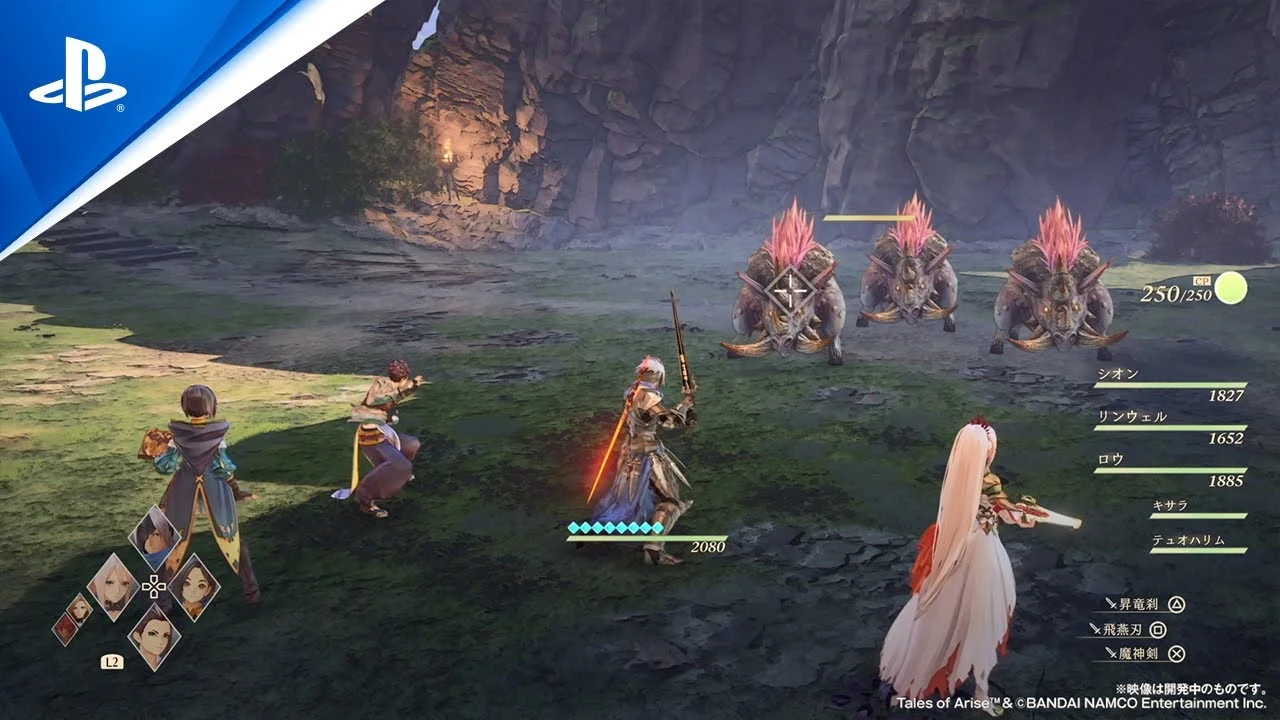1280x720 pixels.
Task: Click the Cross button icon next to 魔神剣
Action: click(x=1177, y=653)
